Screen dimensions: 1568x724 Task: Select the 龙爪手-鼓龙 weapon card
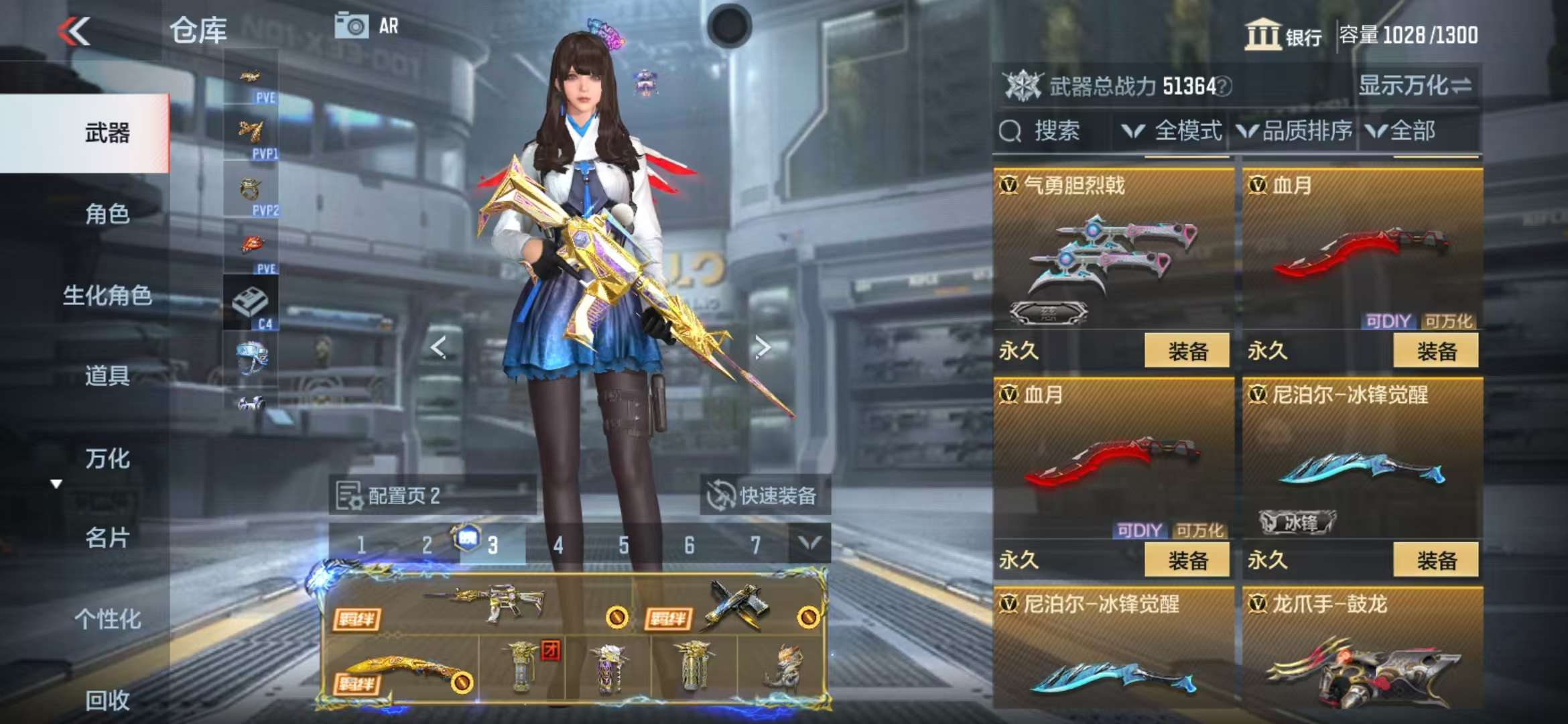tap(1362, 650)
